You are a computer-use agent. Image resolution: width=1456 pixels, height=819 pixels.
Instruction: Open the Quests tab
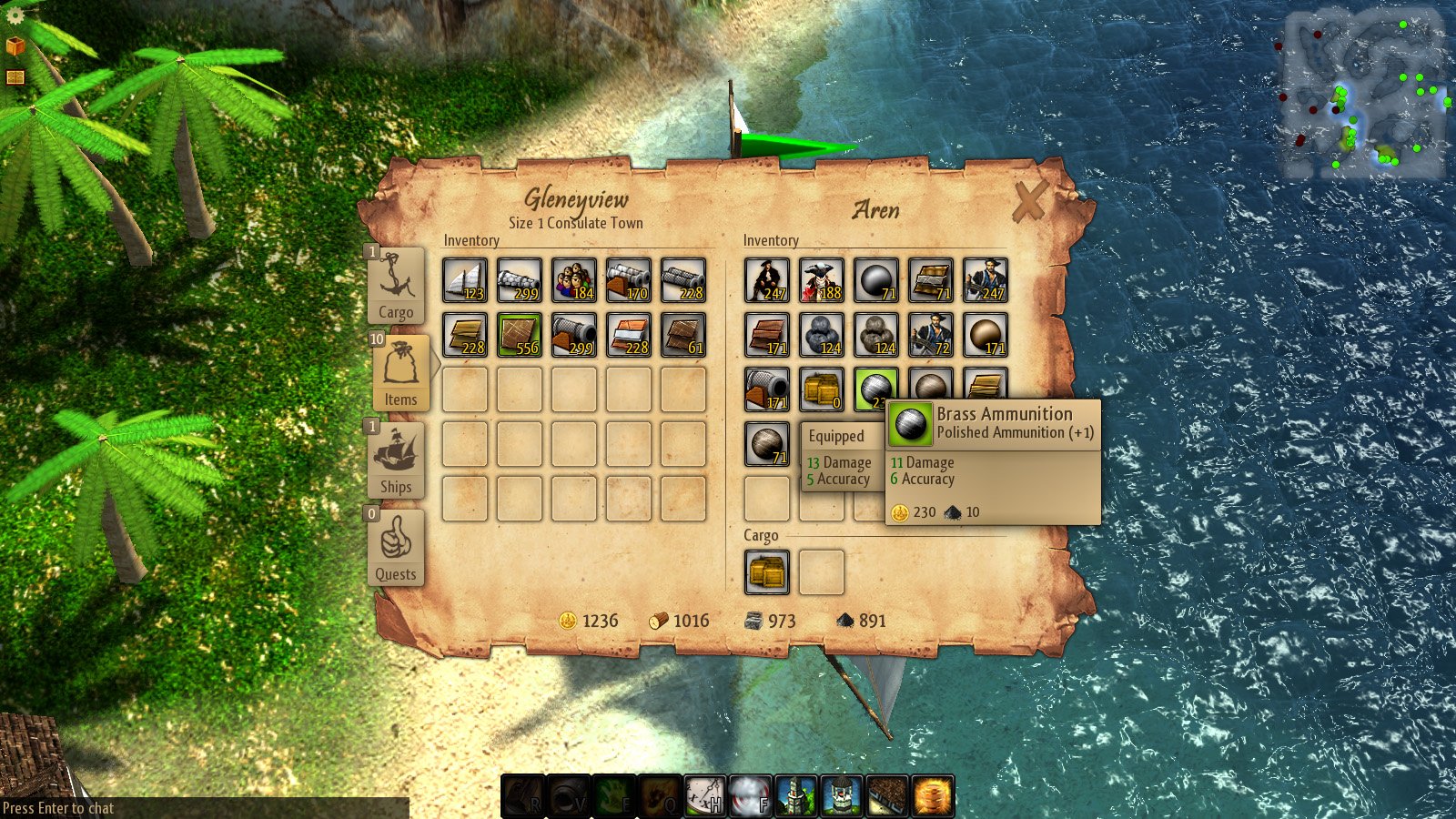pyautogui.click(x=398, y=546)
